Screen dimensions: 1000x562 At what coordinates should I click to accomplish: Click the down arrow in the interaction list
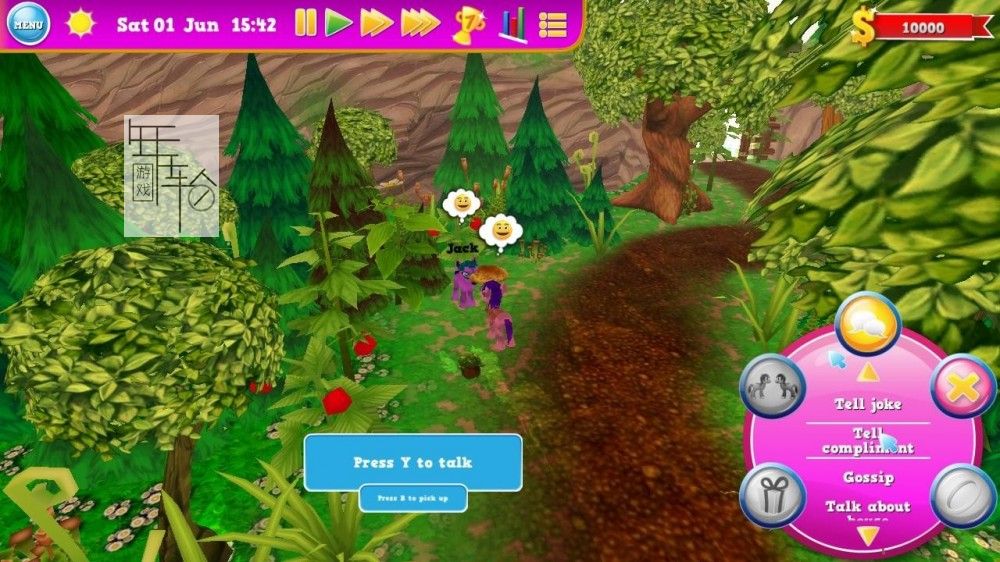pos(868,536)
